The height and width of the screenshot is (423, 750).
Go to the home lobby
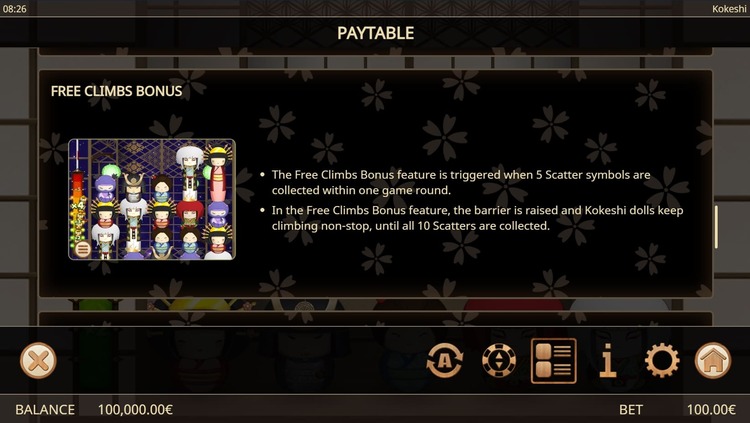713,360
